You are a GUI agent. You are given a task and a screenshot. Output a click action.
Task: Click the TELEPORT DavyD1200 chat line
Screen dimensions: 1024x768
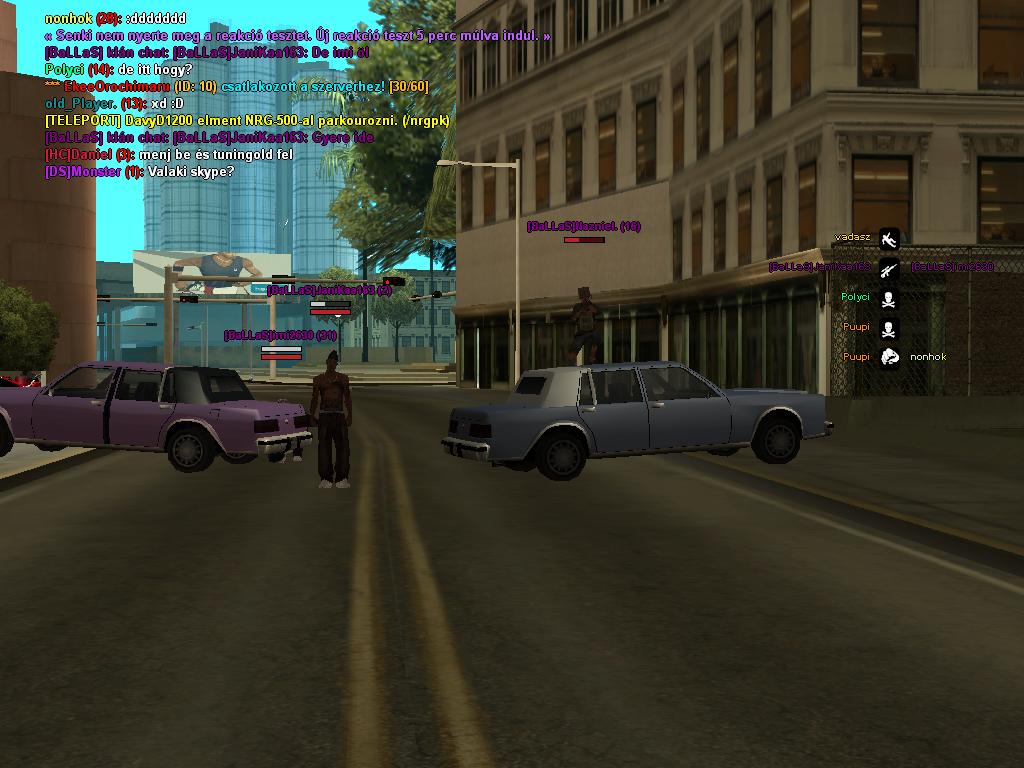point(247,120)
